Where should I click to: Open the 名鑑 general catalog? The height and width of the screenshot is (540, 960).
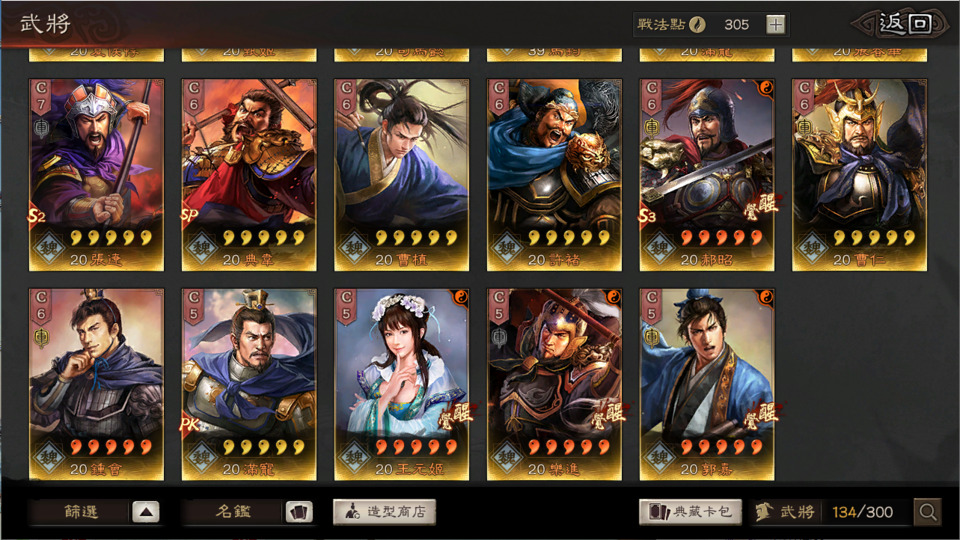point(247,512)
